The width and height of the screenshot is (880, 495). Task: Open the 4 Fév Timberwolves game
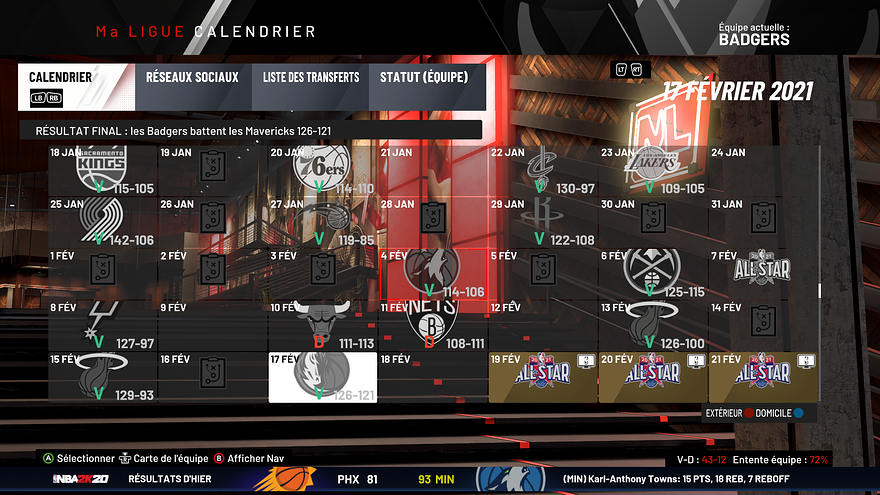[x=433, y=274]
